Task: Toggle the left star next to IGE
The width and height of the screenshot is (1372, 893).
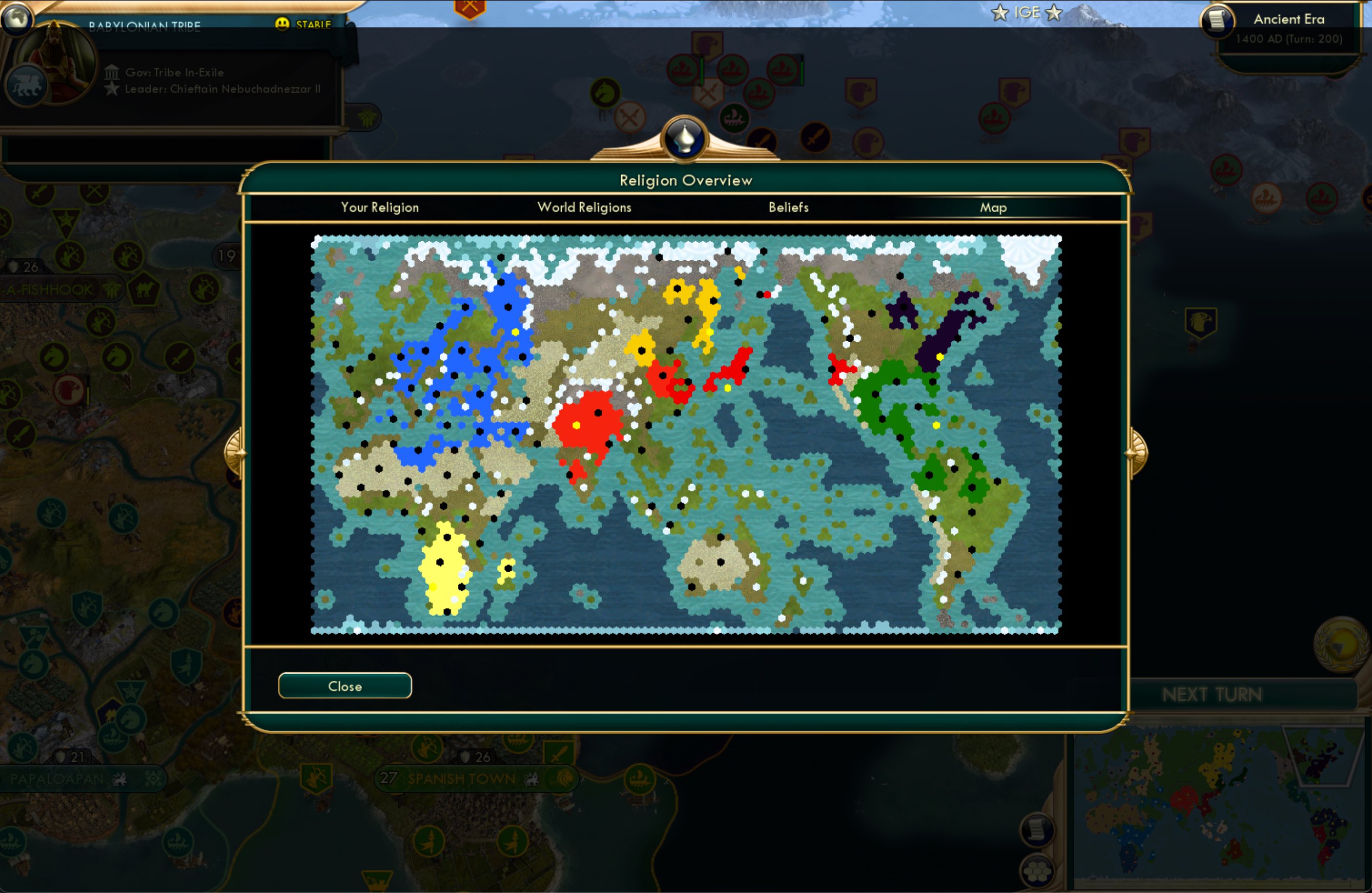Action: 999,12
